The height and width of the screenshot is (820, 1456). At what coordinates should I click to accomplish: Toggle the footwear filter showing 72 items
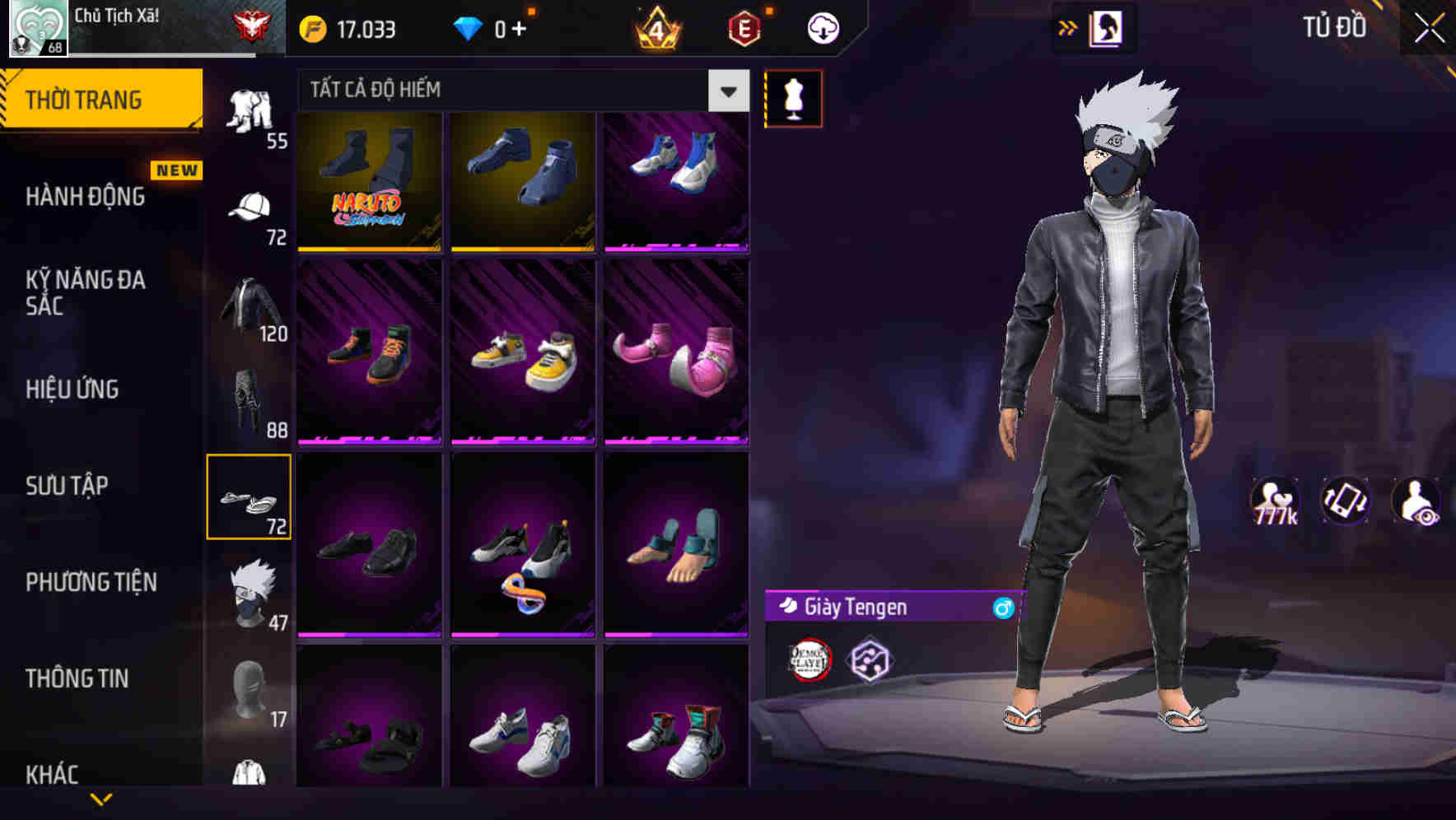coord(250,498)
